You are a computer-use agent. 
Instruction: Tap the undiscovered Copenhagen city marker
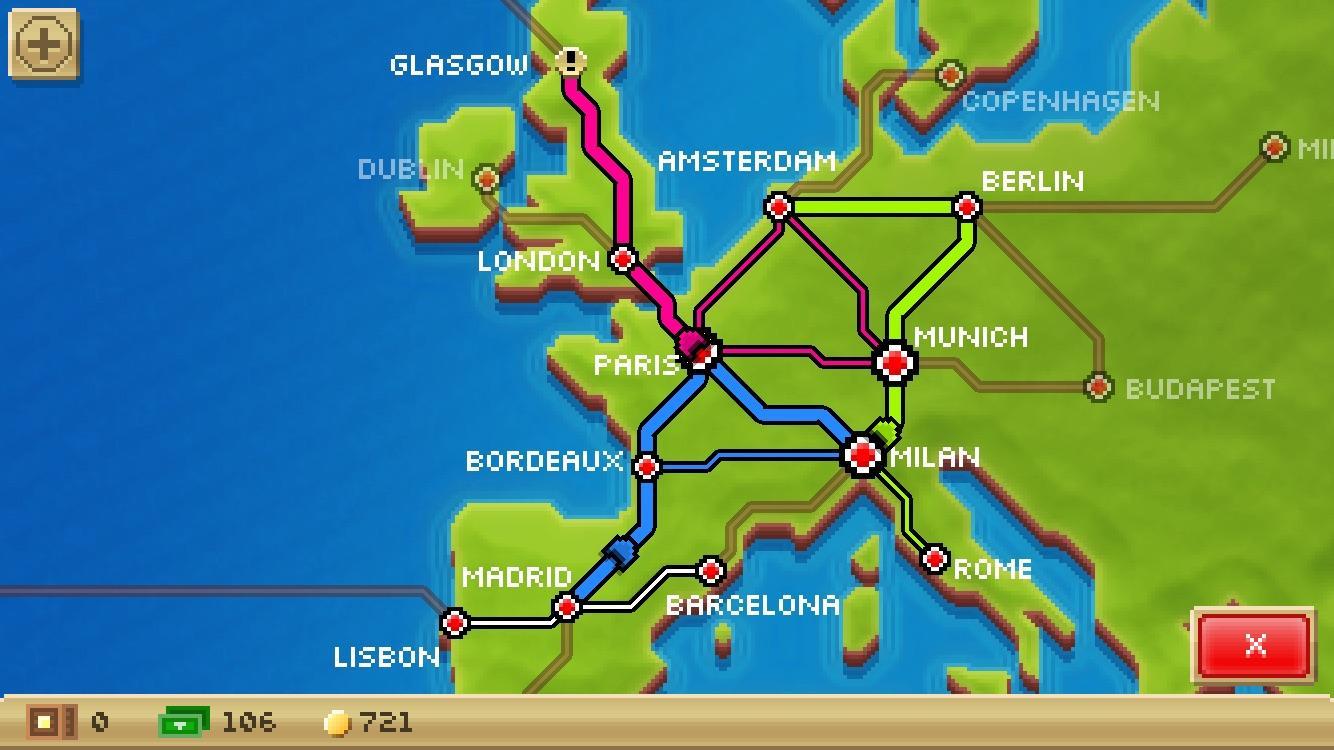[947, 73]
